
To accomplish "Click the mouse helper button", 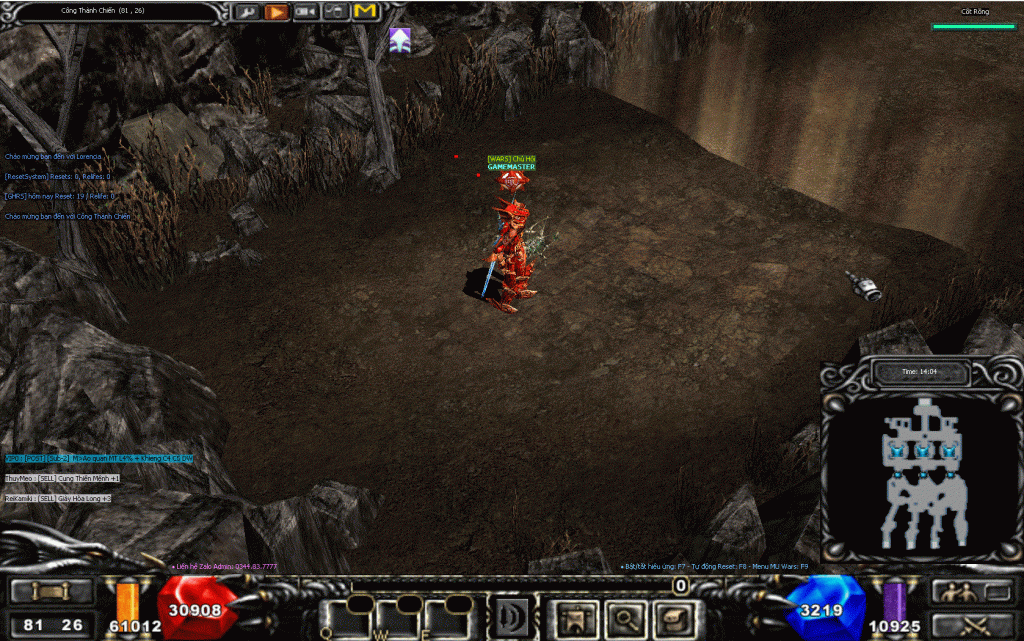I will click(x=337, y=12).
